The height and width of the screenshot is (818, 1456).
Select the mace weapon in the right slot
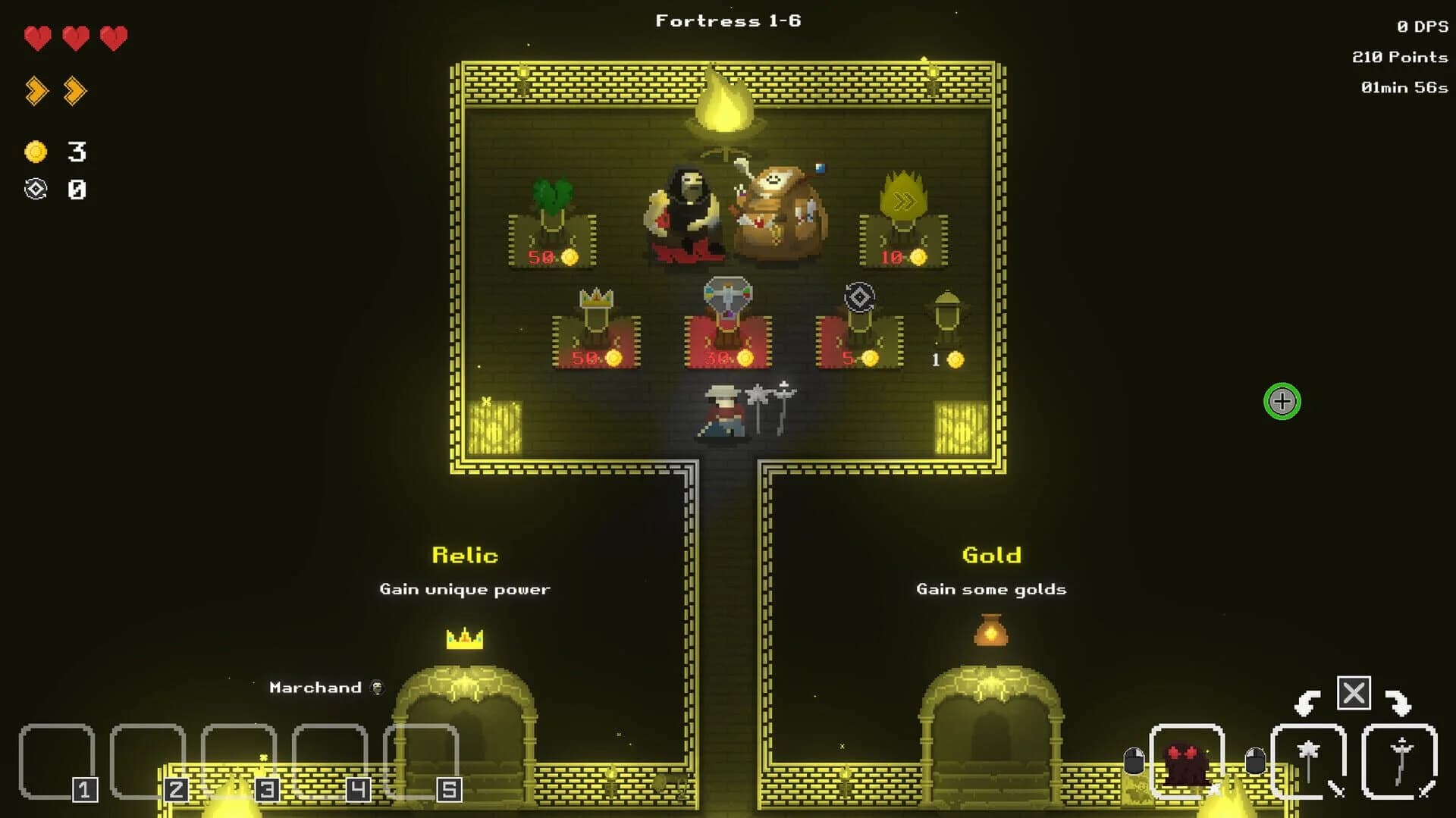(x=1307, y=758)
